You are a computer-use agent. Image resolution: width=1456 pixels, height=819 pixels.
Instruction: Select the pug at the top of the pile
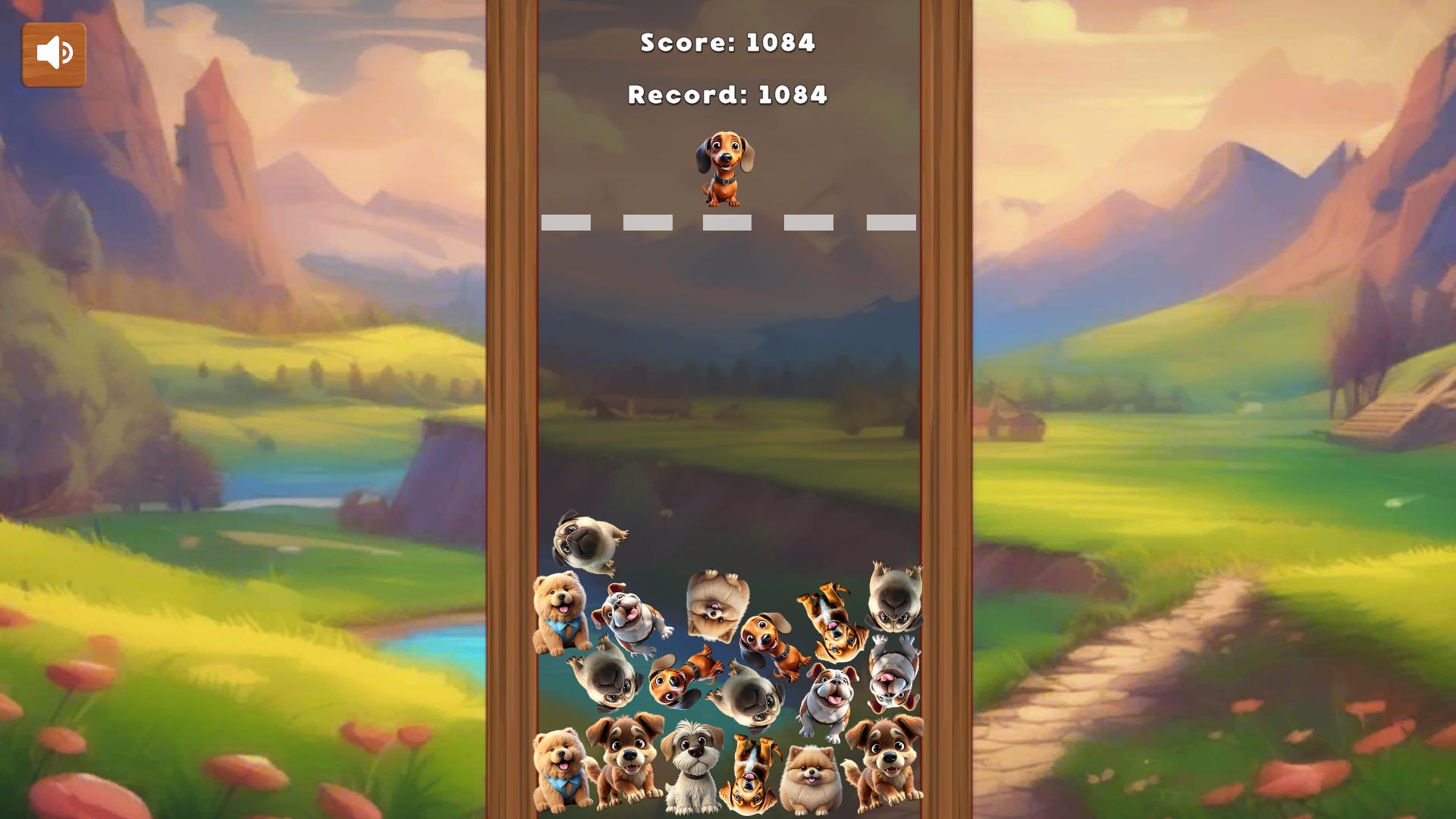coord(584,540)
